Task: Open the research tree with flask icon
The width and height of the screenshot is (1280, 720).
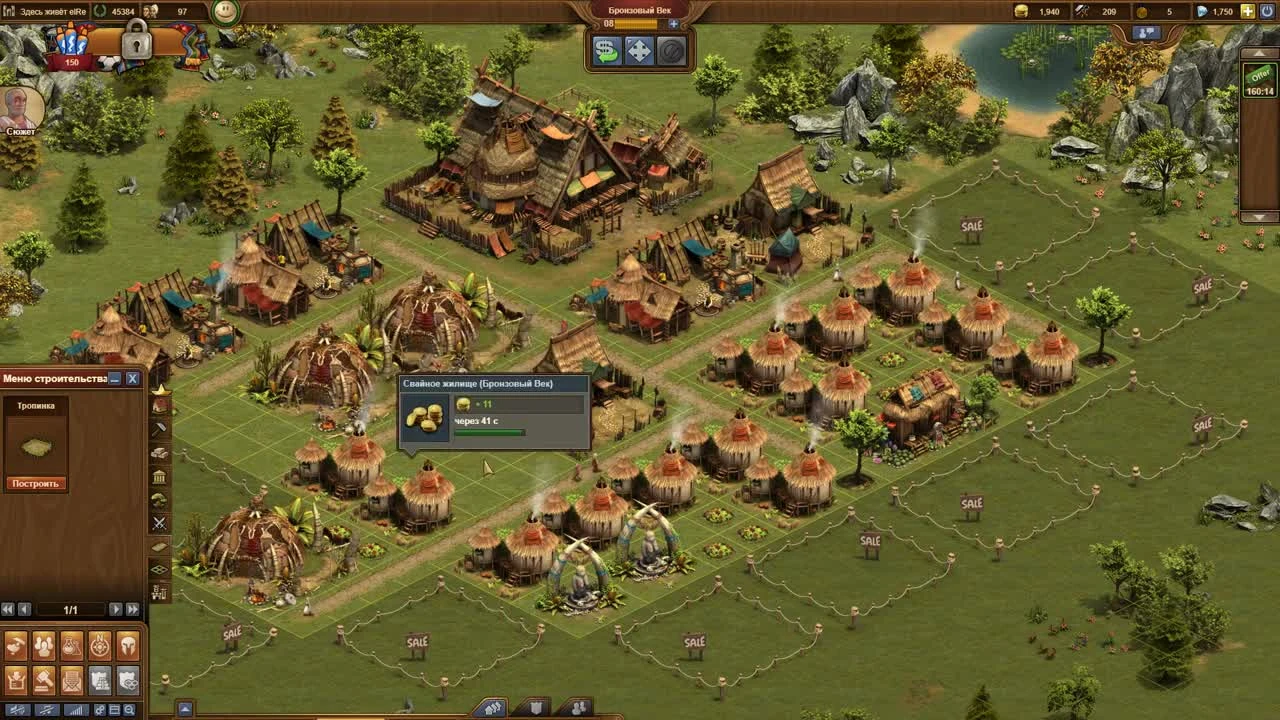Action: tap(71, 645)
